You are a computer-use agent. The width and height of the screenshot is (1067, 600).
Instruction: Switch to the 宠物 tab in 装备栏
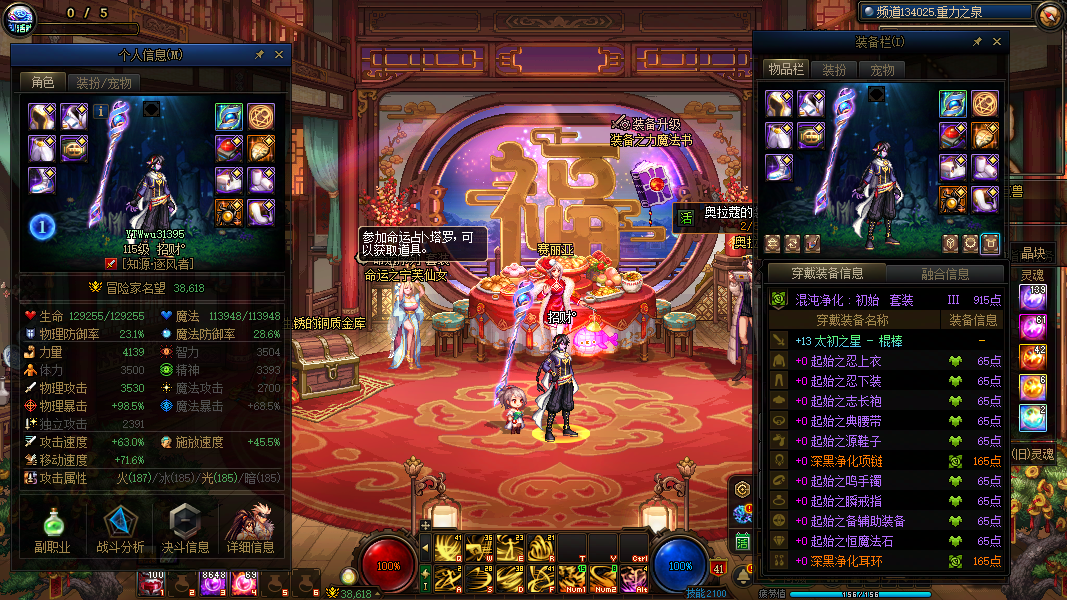tap(882, 69)
